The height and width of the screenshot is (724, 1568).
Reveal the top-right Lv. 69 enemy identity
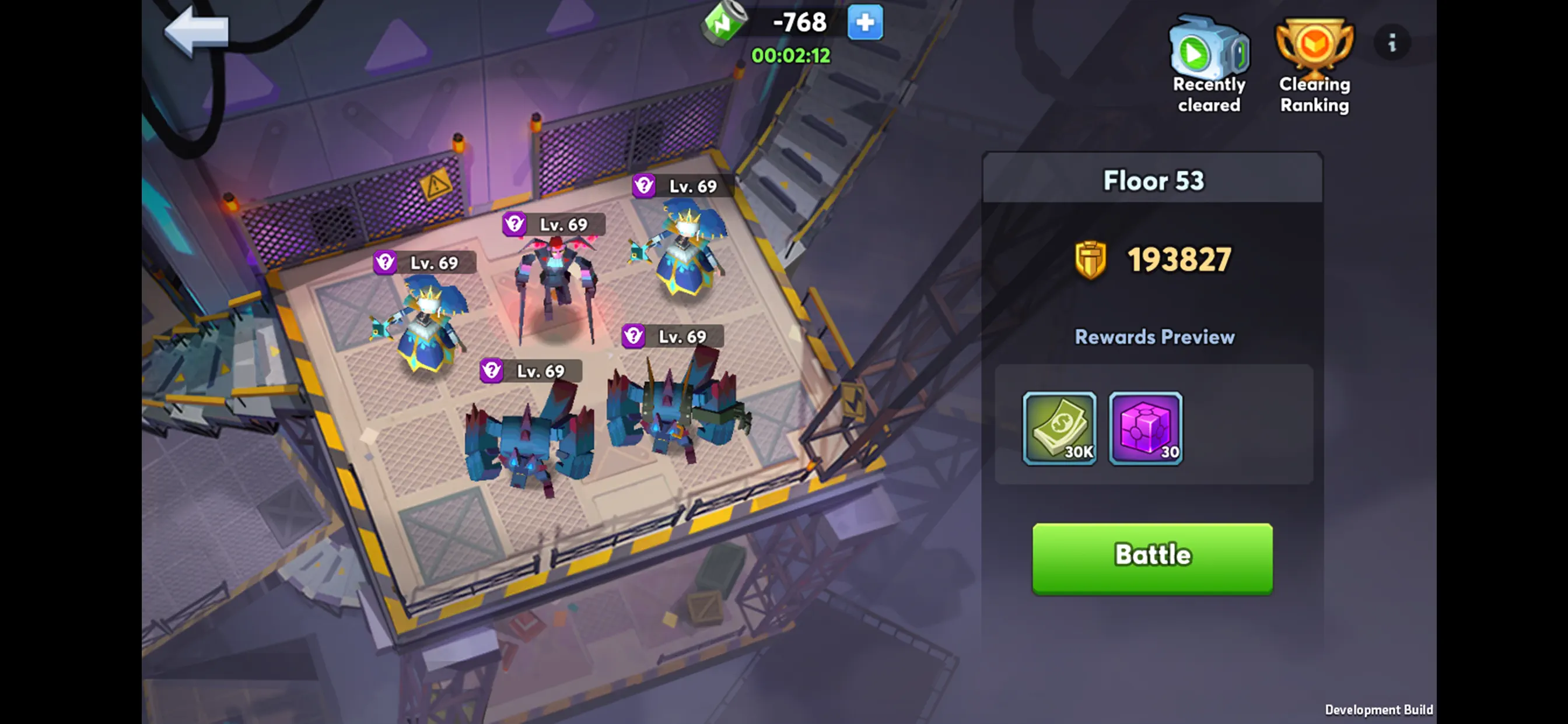point(643,186)
